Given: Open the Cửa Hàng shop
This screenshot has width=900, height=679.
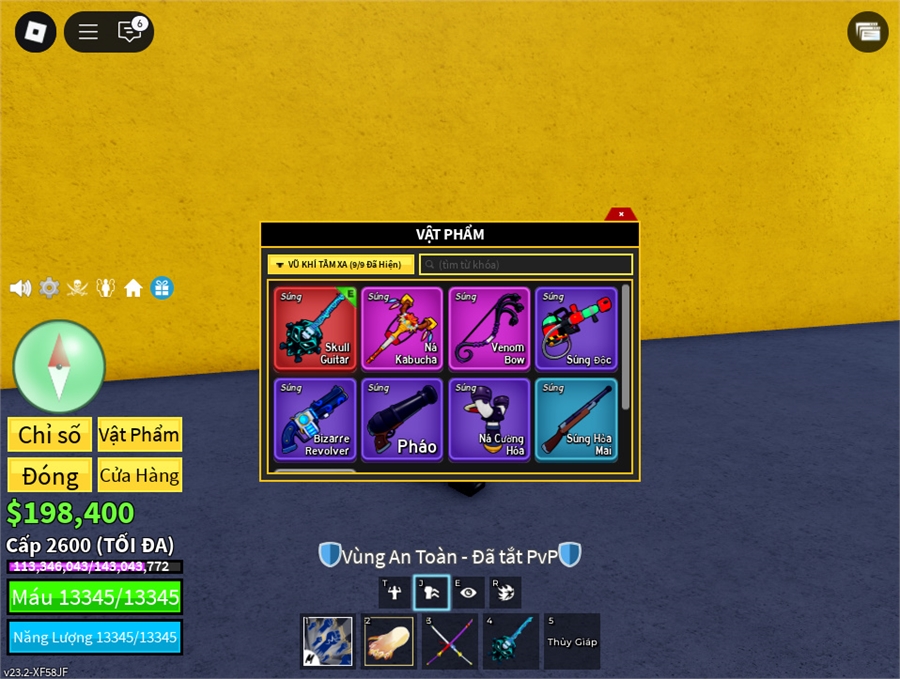Looking at the screenshot, I should click(x=140, y=475).
